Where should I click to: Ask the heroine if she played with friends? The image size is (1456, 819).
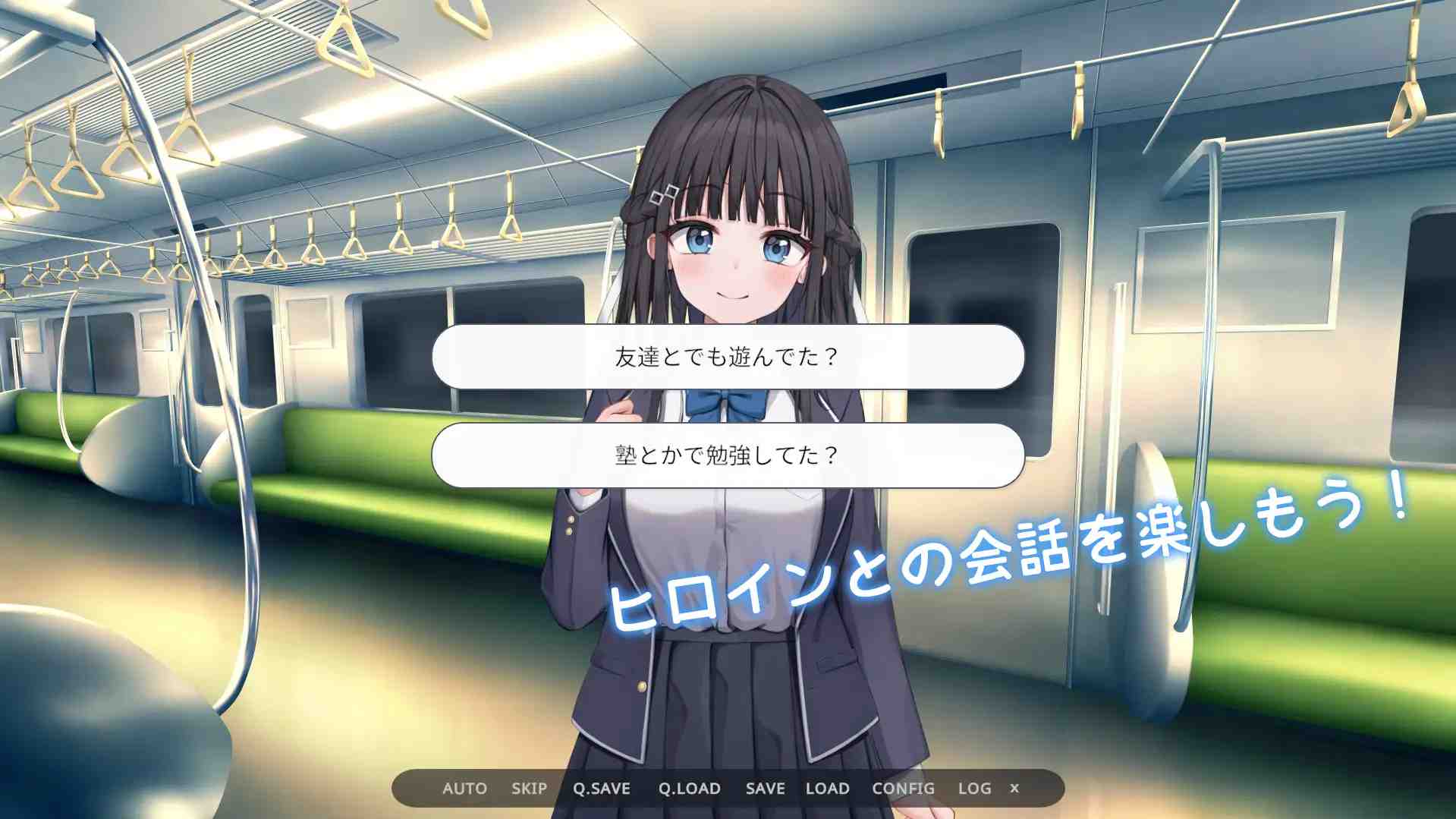(x=727, y=357)
